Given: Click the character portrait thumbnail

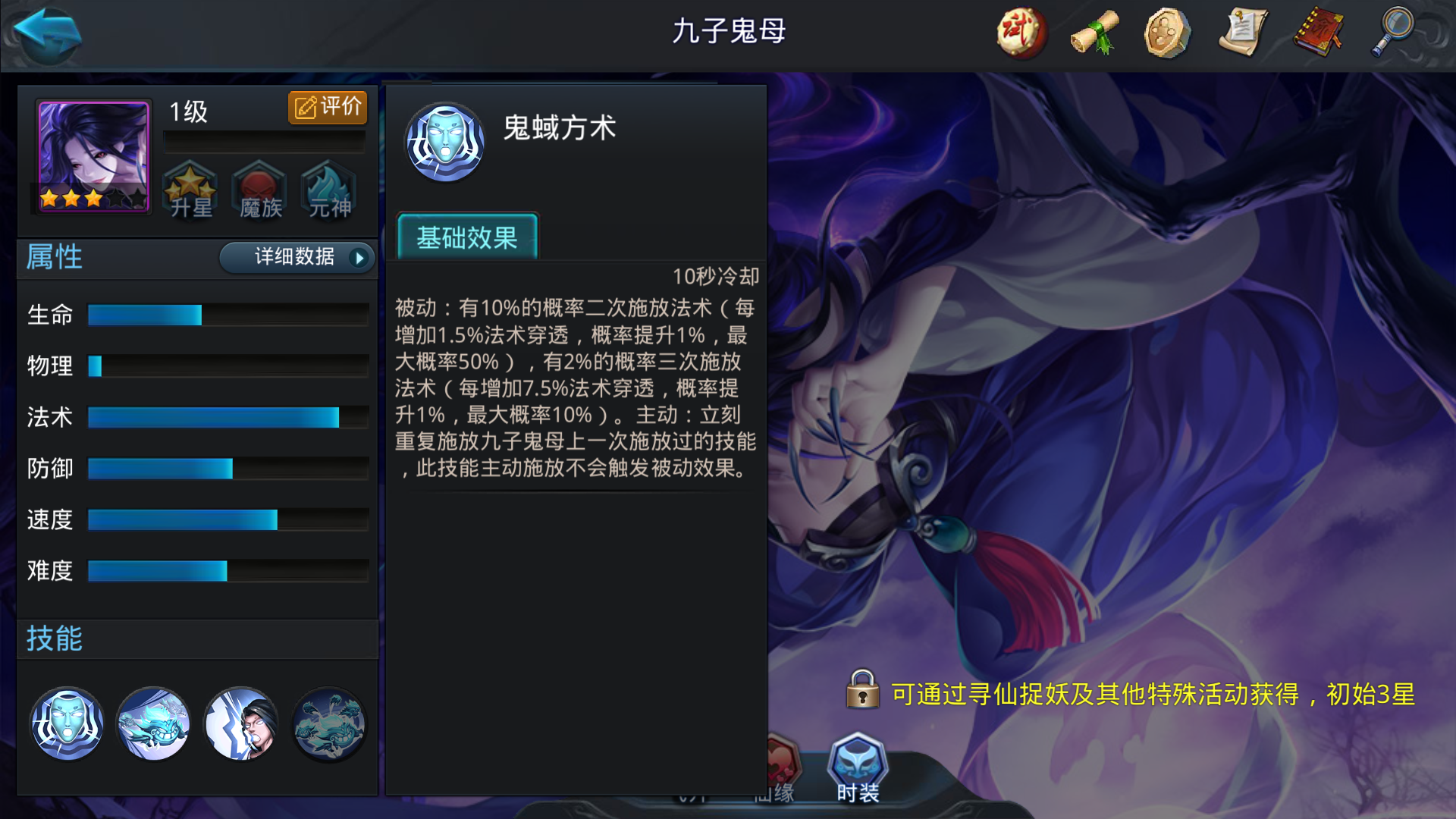Looking at the screenshot, I should [x=91, y=158].
